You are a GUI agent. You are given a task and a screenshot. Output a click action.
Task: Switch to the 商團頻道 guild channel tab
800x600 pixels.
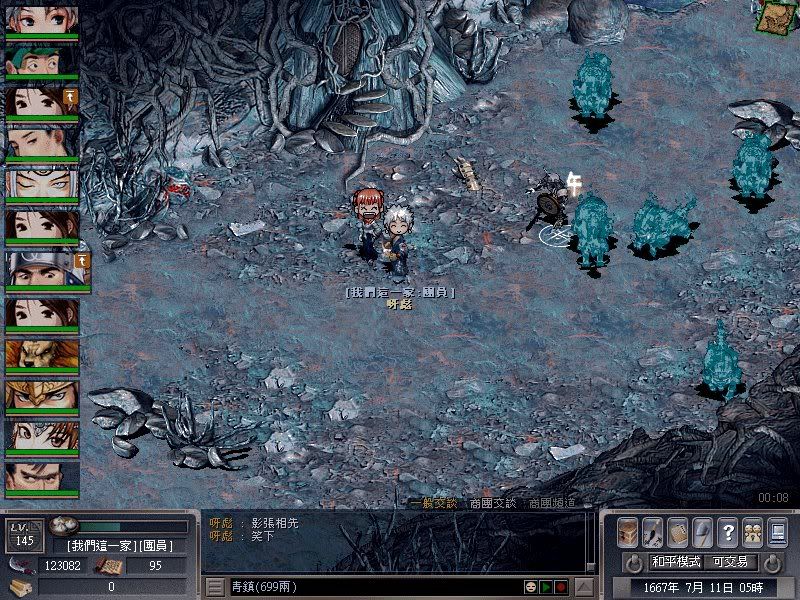(x=552, y=503)
